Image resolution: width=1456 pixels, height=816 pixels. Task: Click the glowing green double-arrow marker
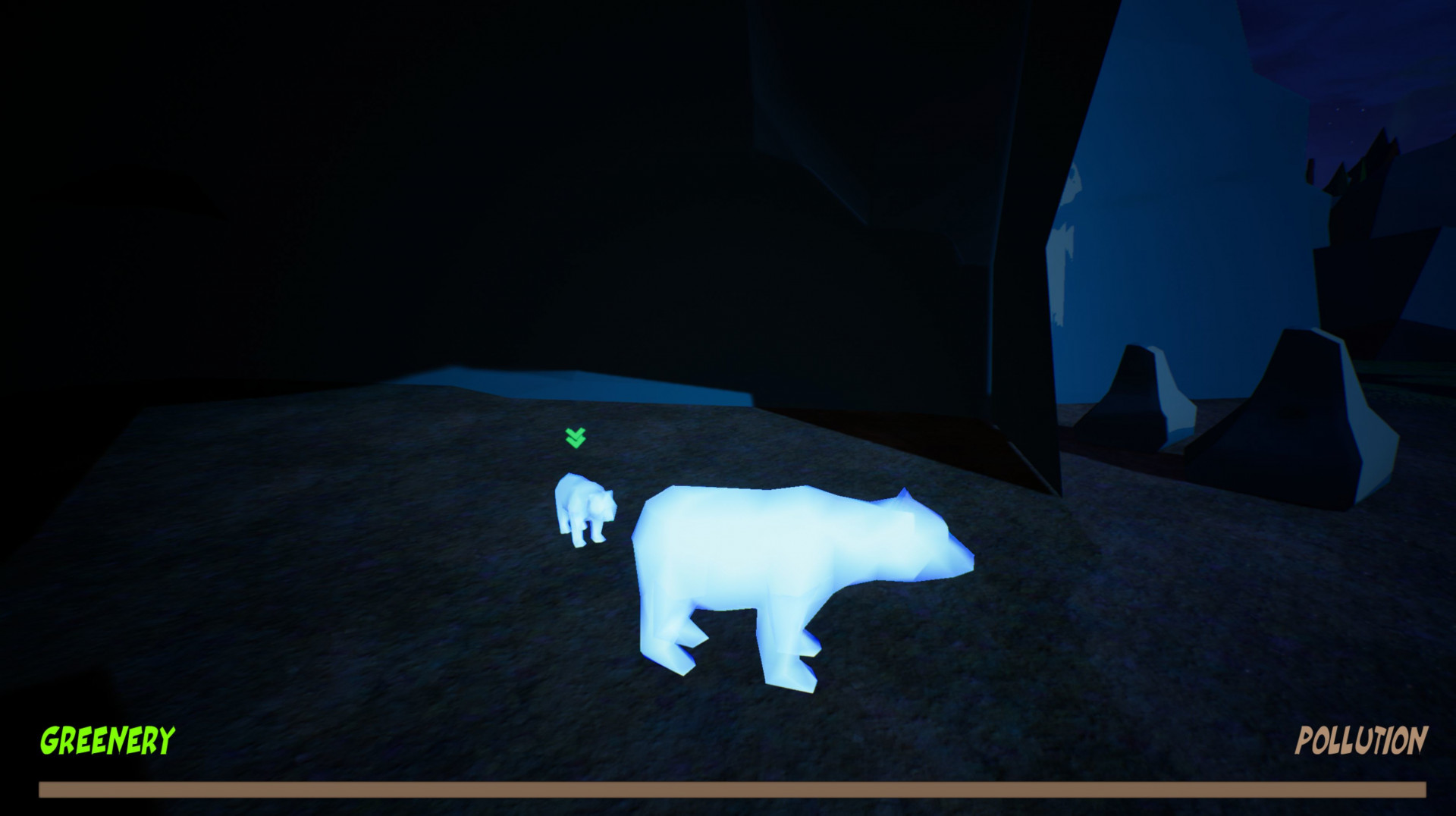pyautogui.click(x=576, y=438)
